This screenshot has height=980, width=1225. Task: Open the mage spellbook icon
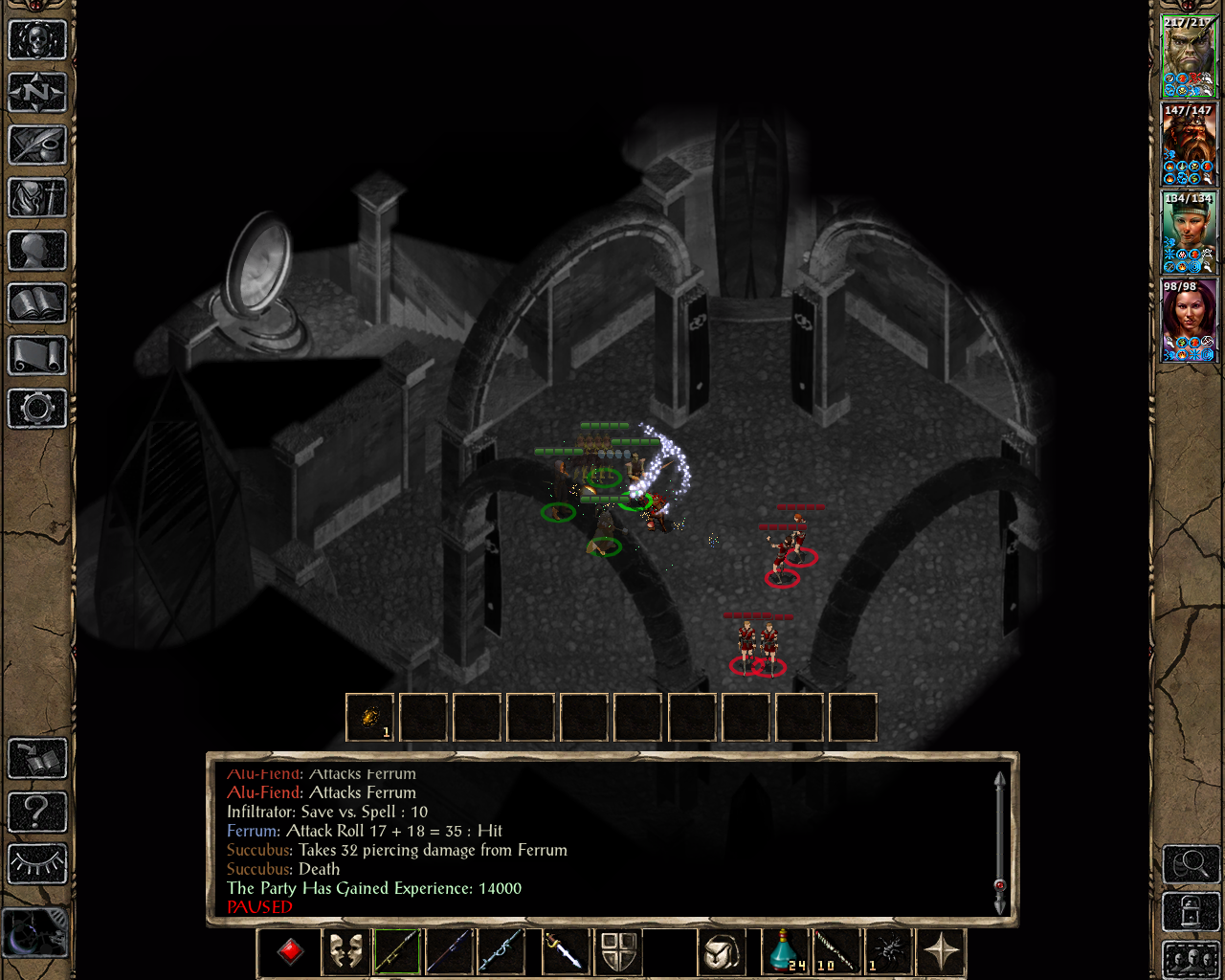point(38,303)
